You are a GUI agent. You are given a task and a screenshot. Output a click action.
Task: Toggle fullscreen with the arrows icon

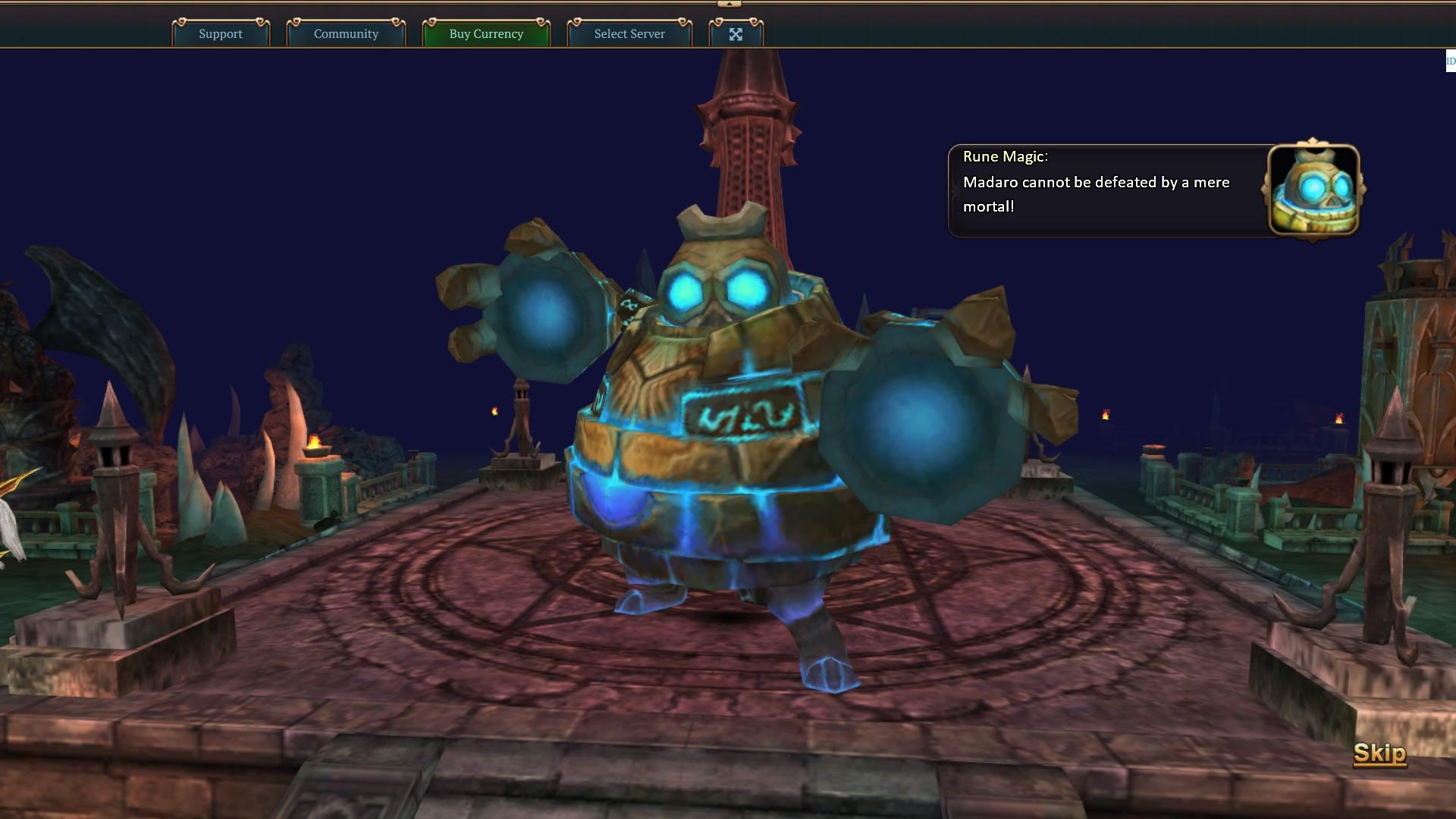point(736,33)
